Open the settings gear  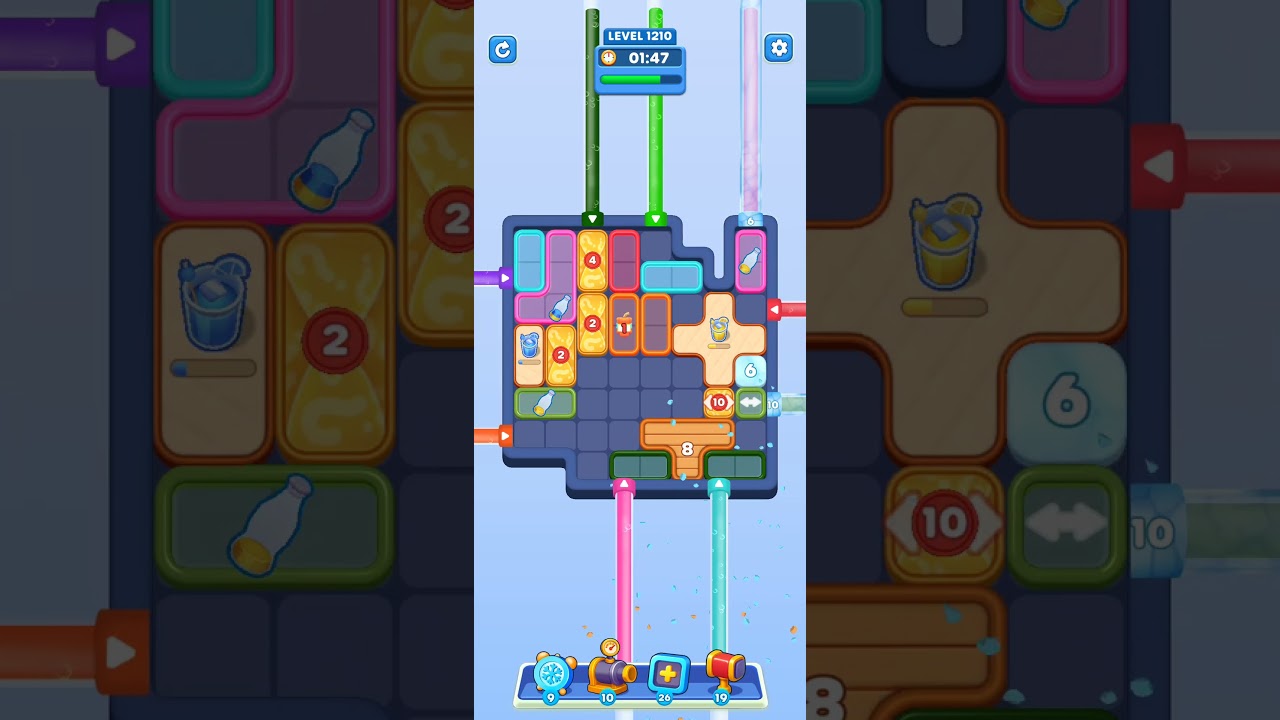click(x=779, y=47)
